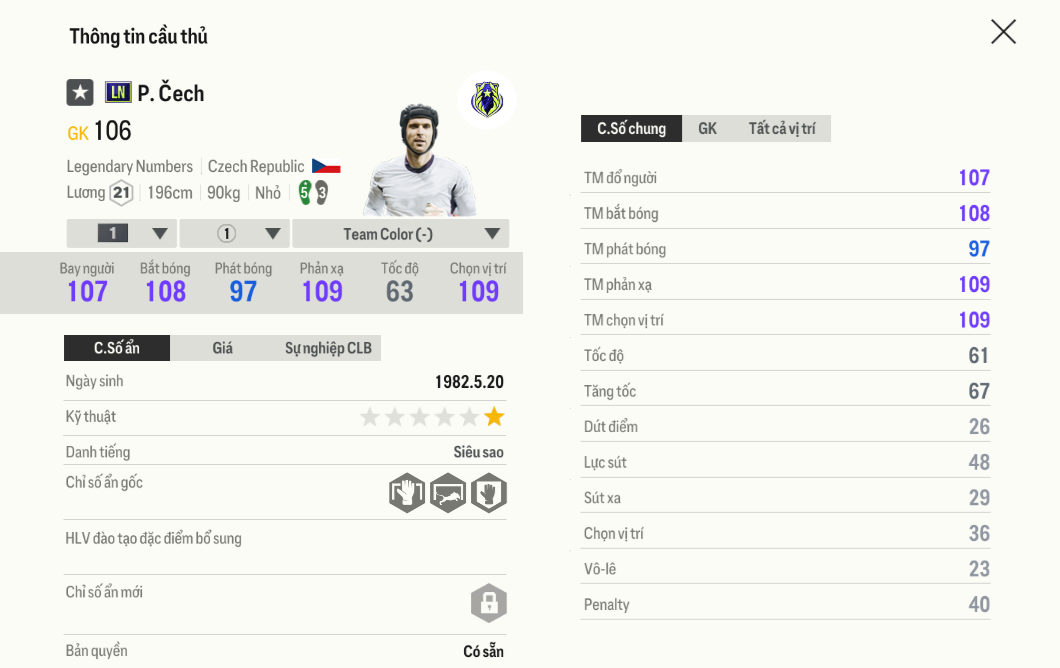View the Sự nghiệp CLB tab
Image resolution: width=1060 pixels, height=668 pixels.
[328, 348]
